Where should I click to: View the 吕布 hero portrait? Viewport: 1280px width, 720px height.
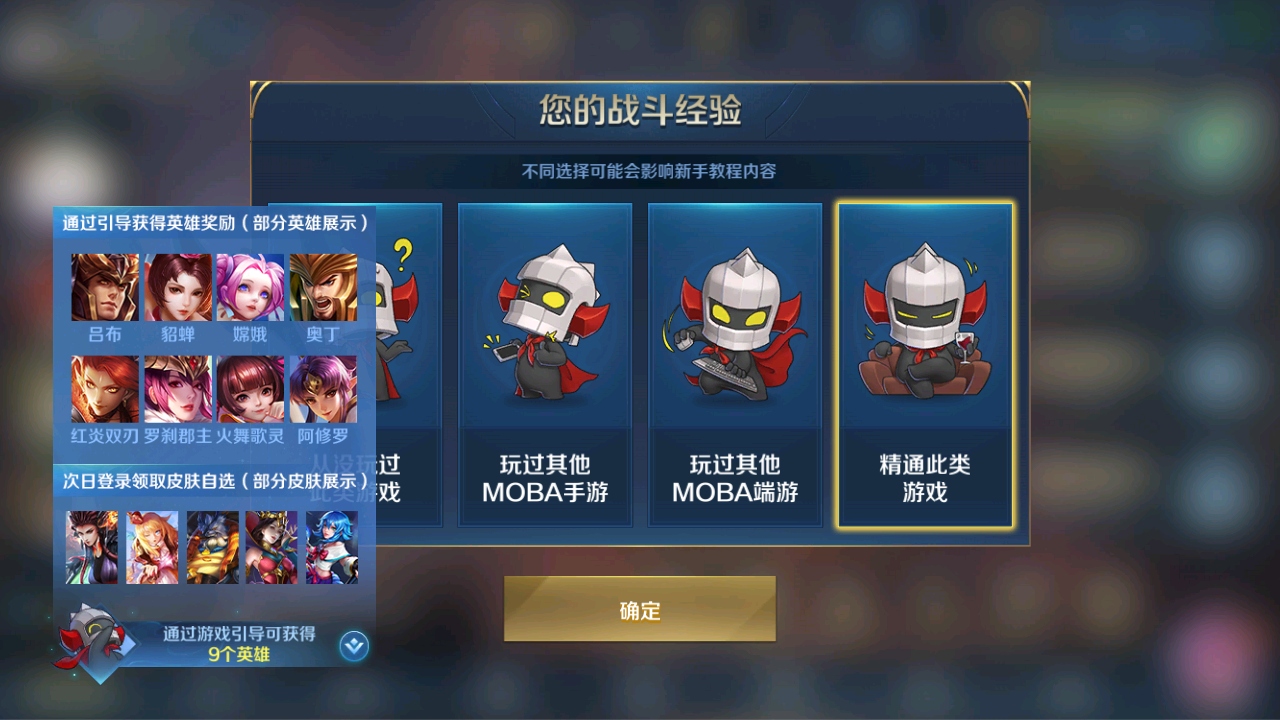pyautogui.click(x=105, y=287)
